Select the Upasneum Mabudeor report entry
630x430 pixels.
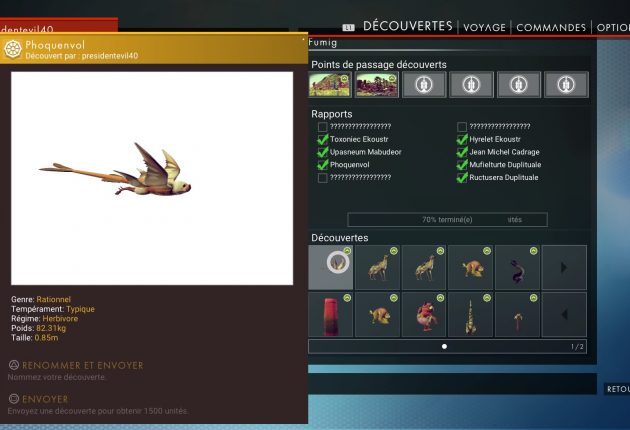pos(365,152)
